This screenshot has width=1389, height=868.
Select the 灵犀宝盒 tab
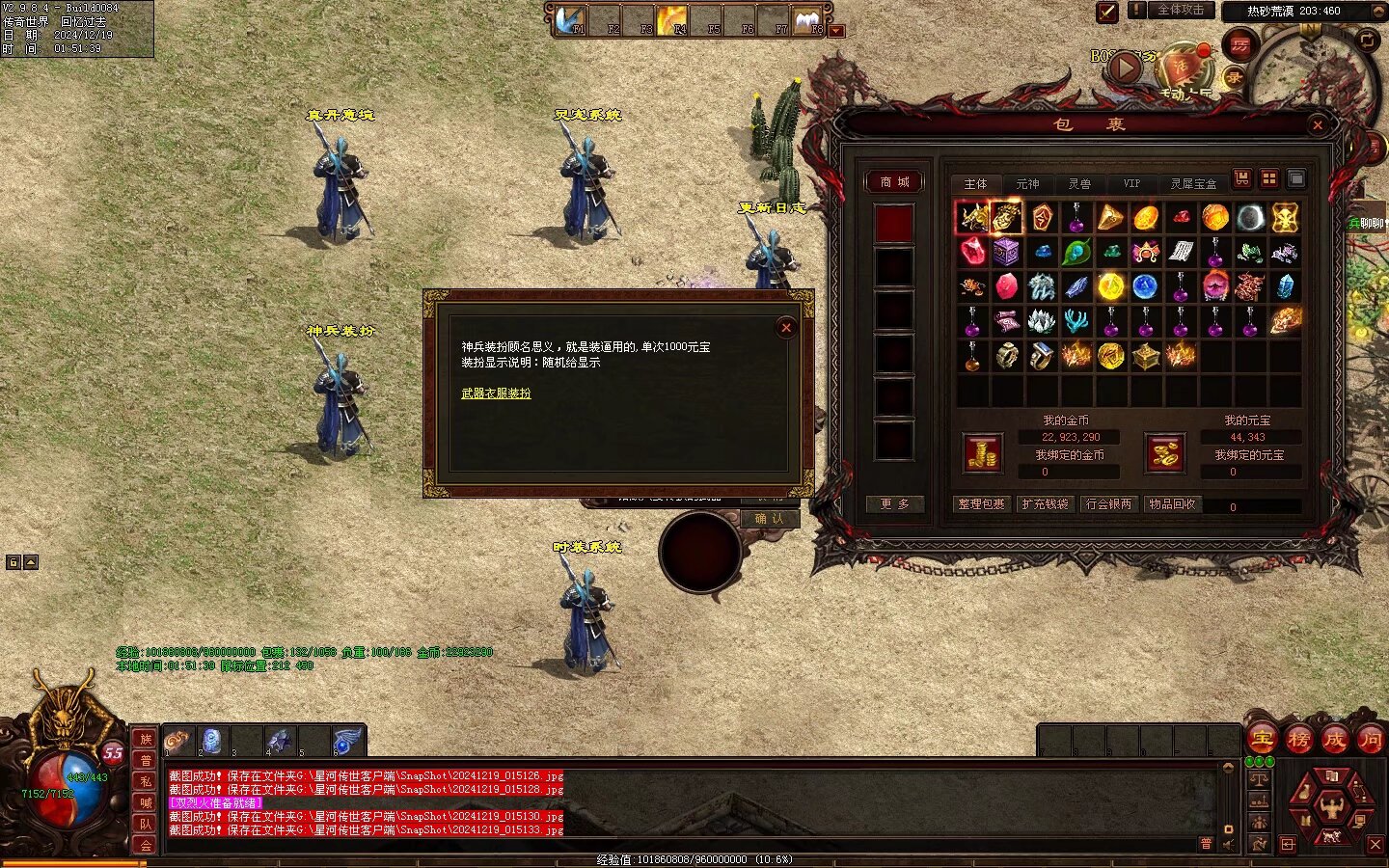coord(1193,183)
